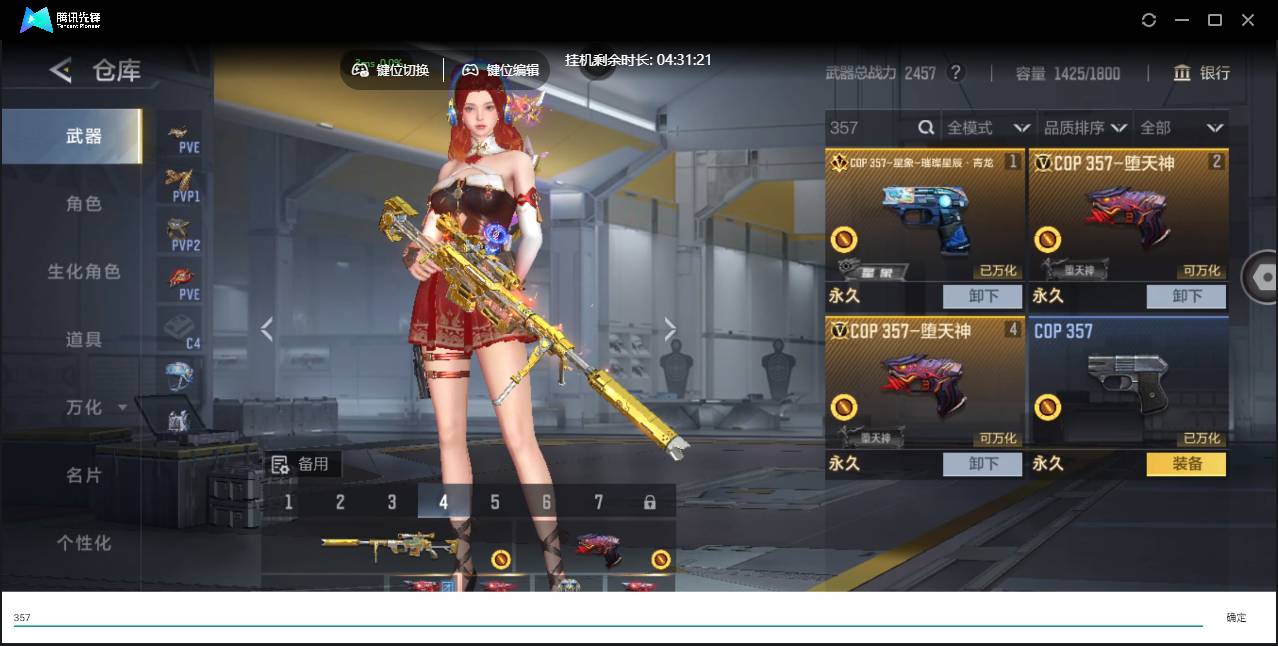Open the 全部 filter dropdown
Image resolution: width=1278 pixels, height=646 pixels.
click(x=1180, y=128)
